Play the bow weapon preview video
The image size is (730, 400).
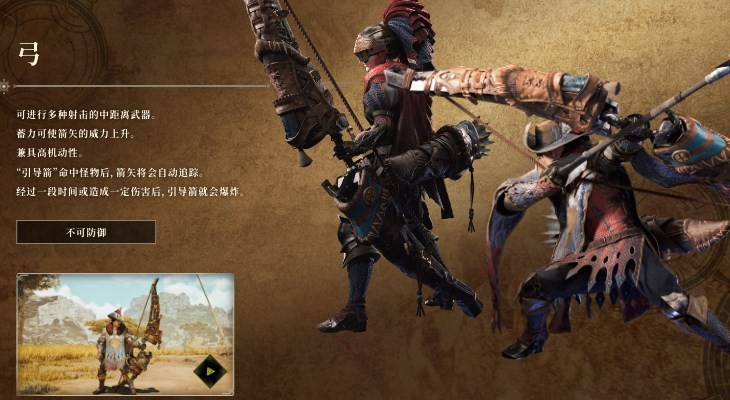[x=210, y=371]
